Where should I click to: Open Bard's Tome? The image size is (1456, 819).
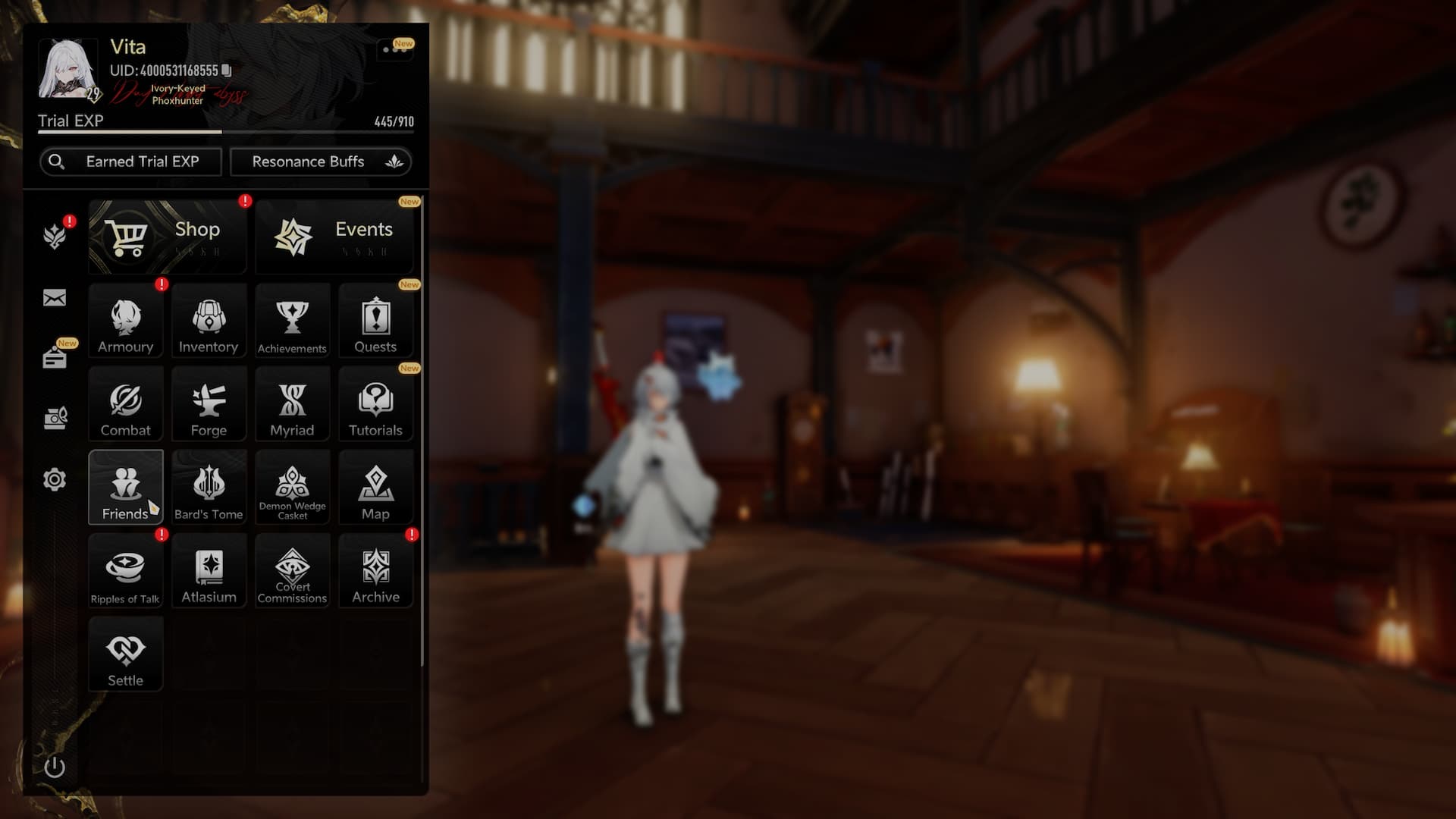click(209, 488)
